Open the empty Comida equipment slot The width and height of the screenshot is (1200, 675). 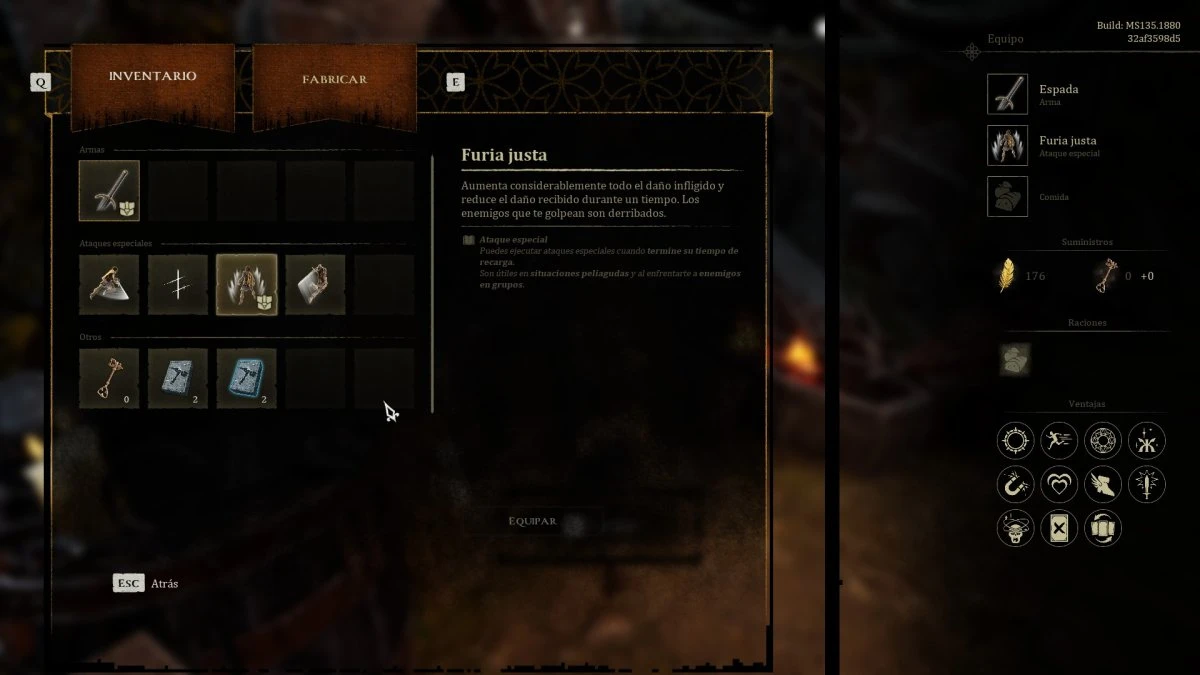pyautogui.click(x=1007, y=196)
